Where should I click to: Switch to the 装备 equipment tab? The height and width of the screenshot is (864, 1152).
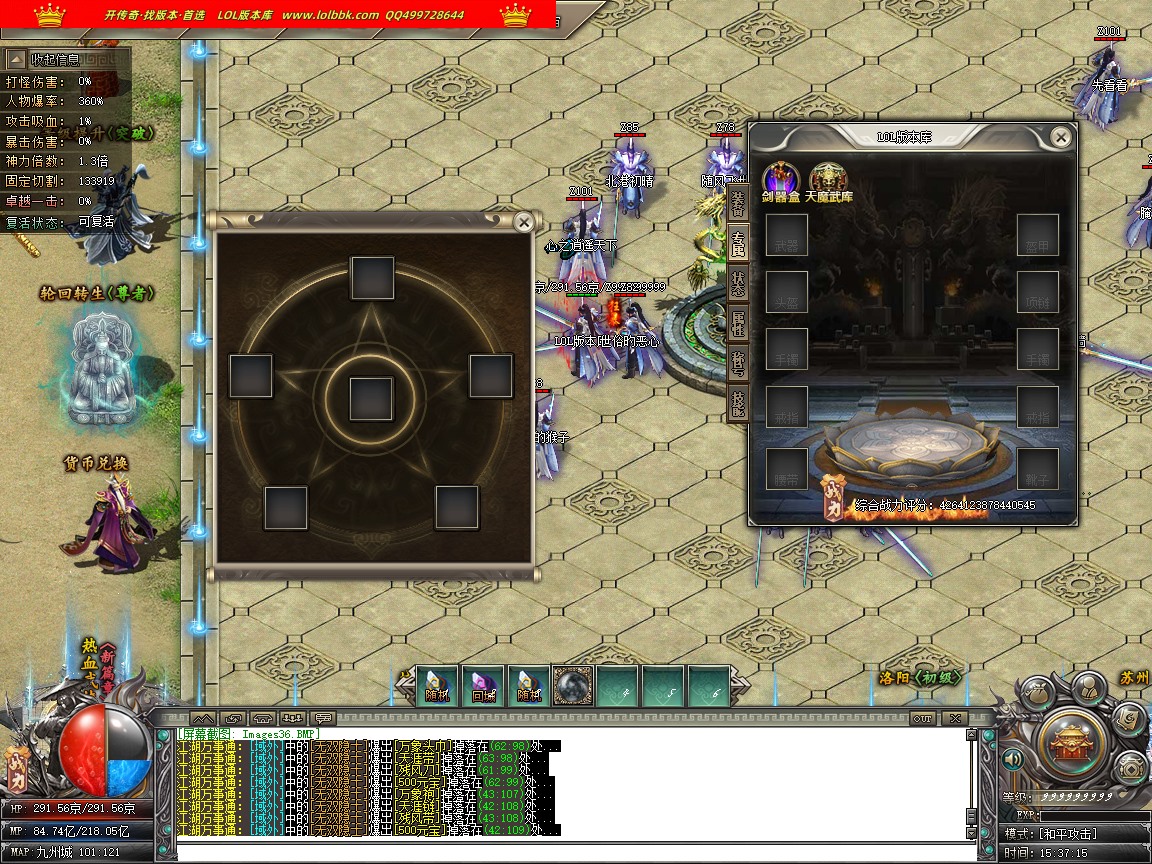point(738,199)
